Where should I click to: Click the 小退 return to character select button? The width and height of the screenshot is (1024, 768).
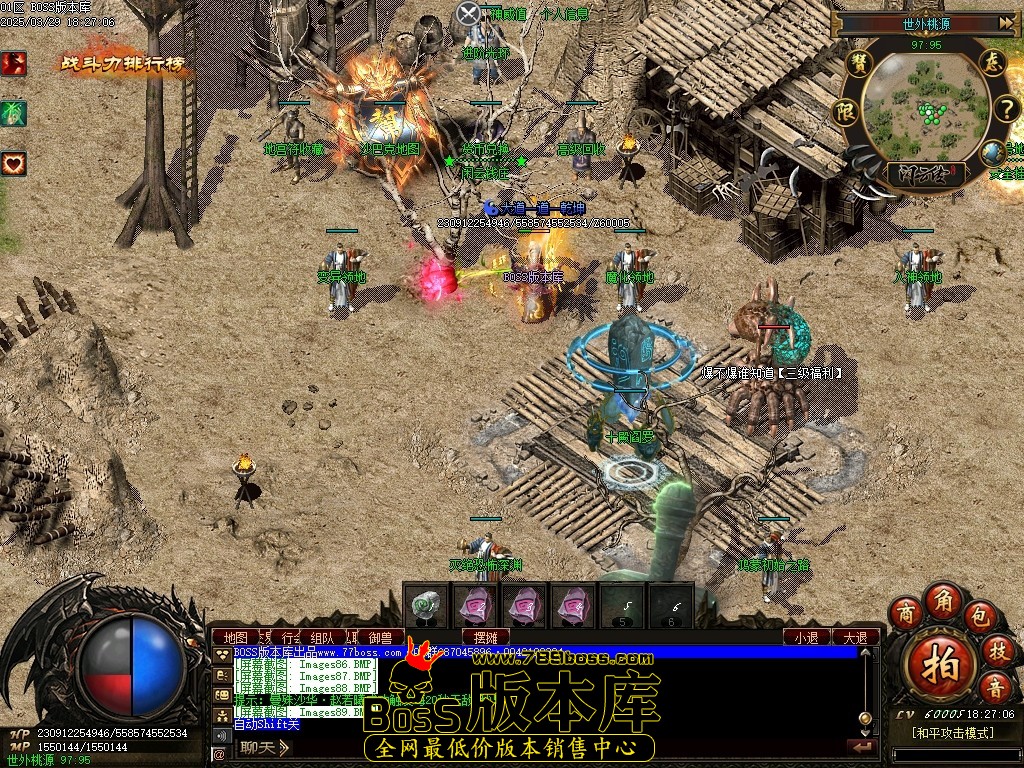(806, 637)
